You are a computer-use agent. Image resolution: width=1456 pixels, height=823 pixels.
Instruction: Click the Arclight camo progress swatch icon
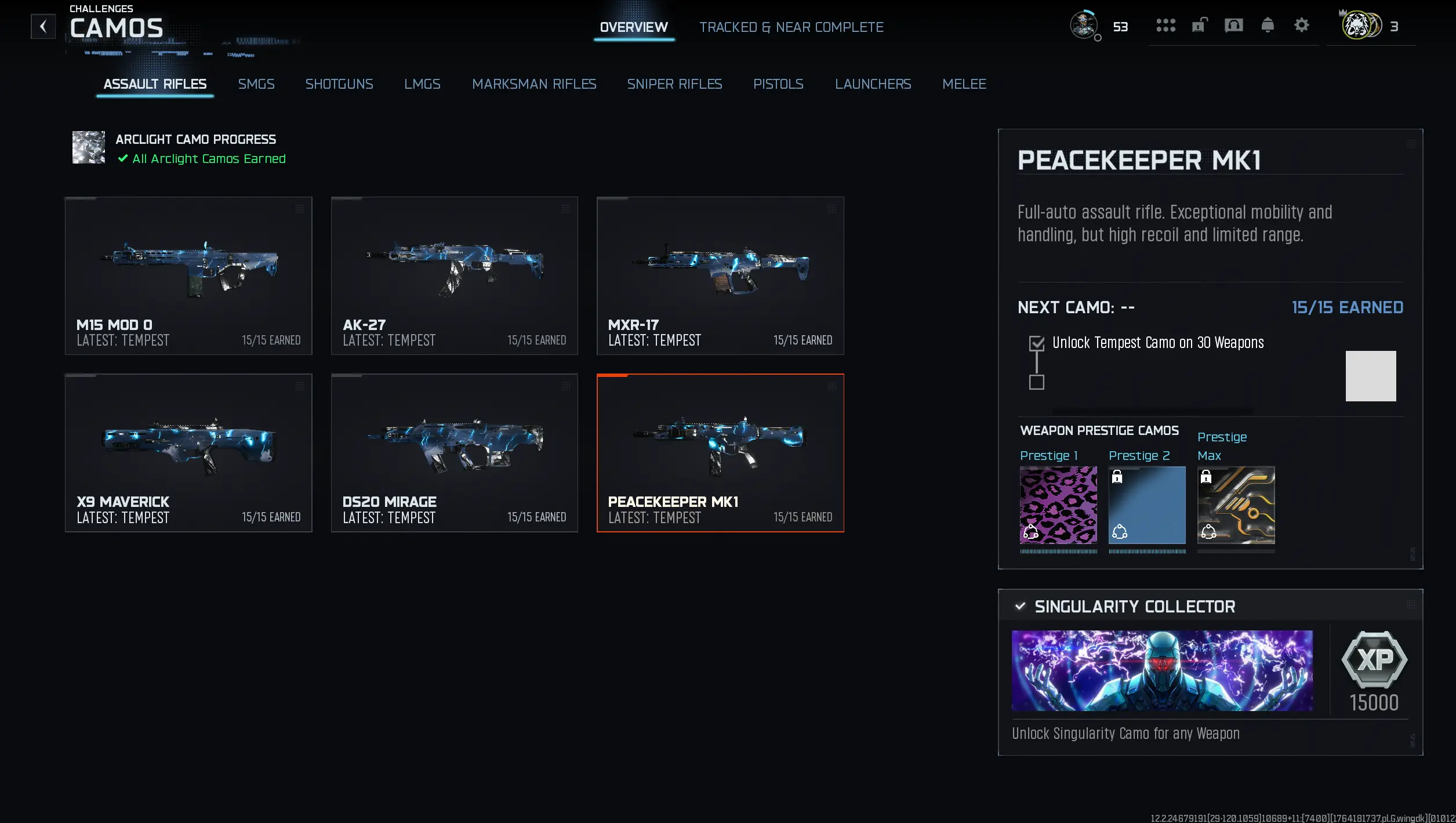click(x=88, y=147)
